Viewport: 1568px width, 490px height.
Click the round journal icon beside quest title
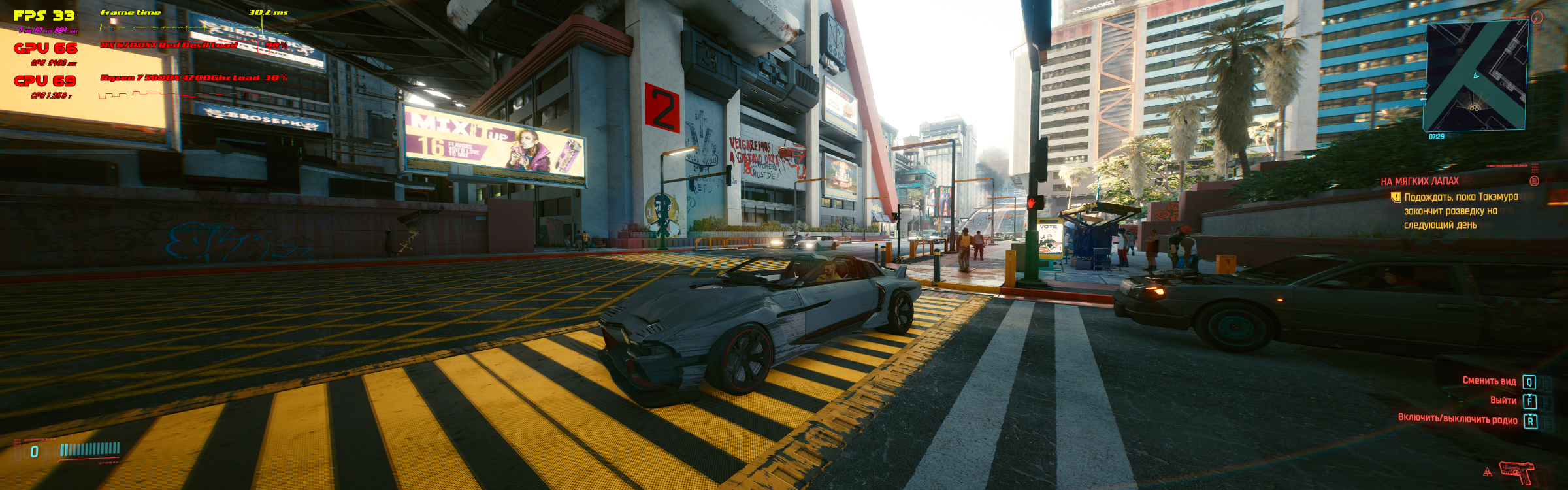1535,181
